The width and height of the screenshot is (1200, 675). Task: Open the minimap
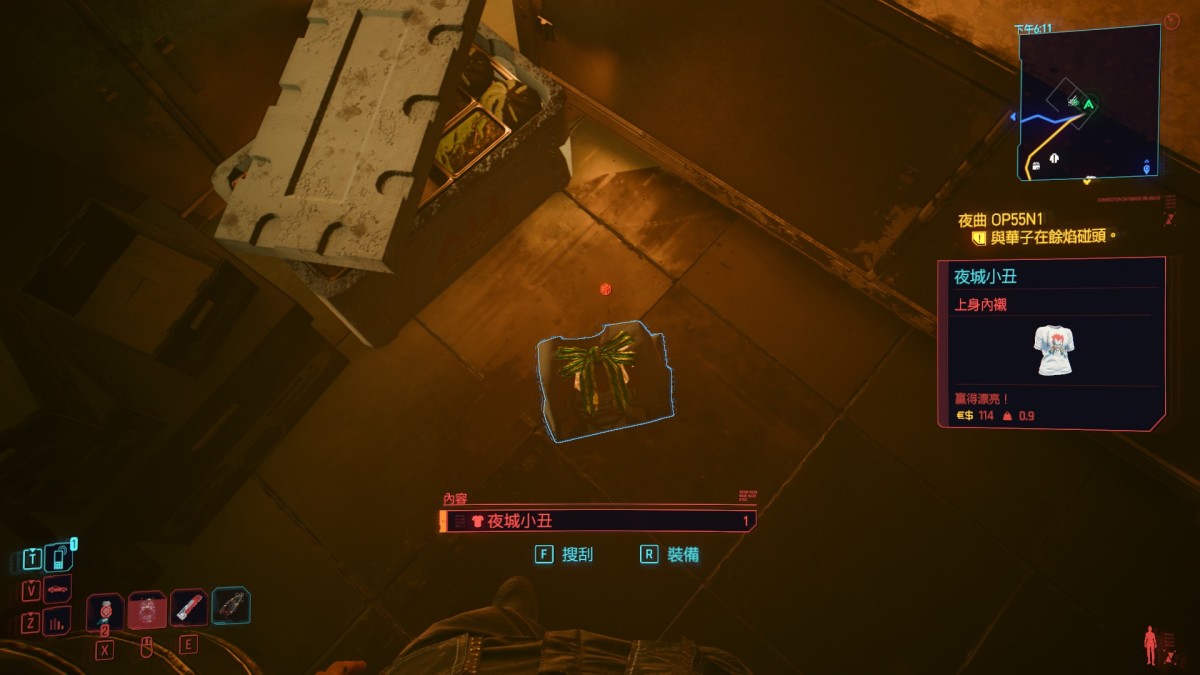point(1088,102)
